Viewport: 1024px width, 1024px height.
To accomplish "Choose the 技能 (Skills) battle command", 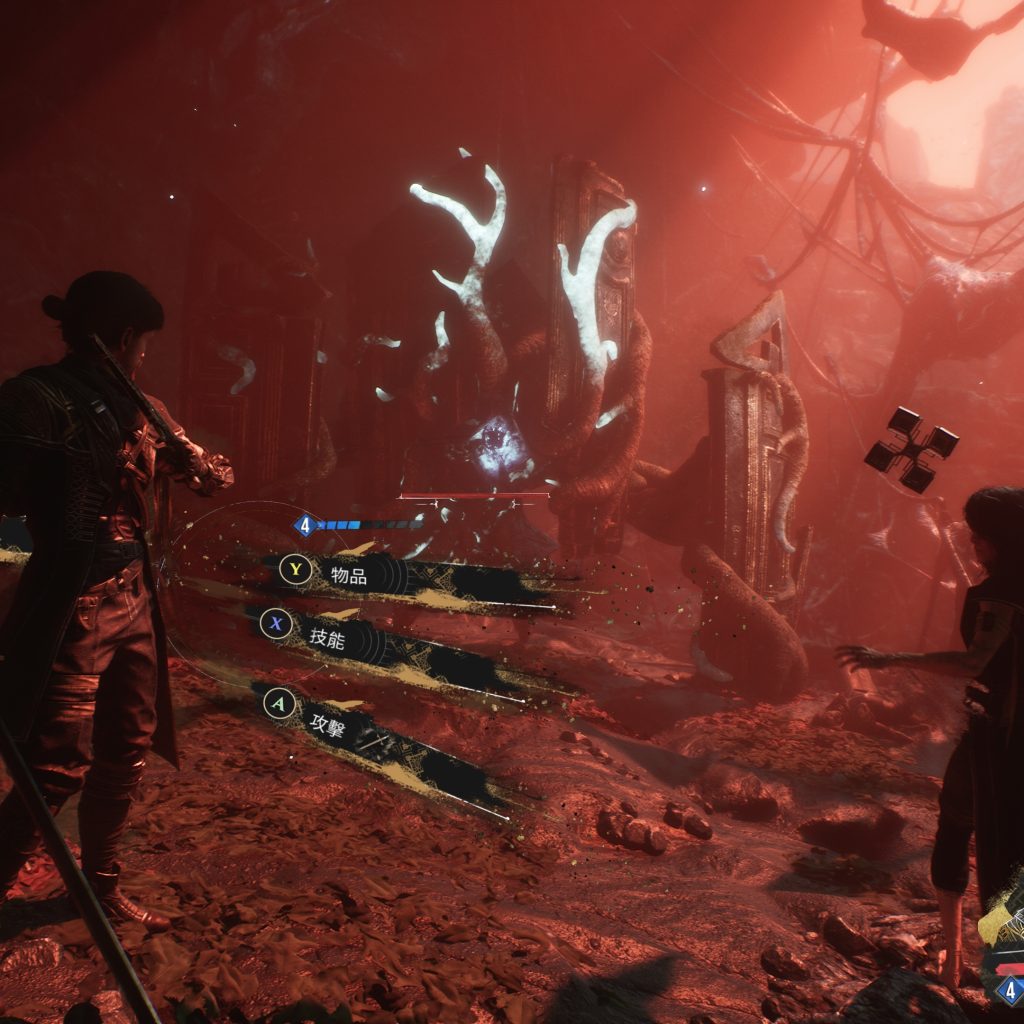I will [x=326, y=640].
